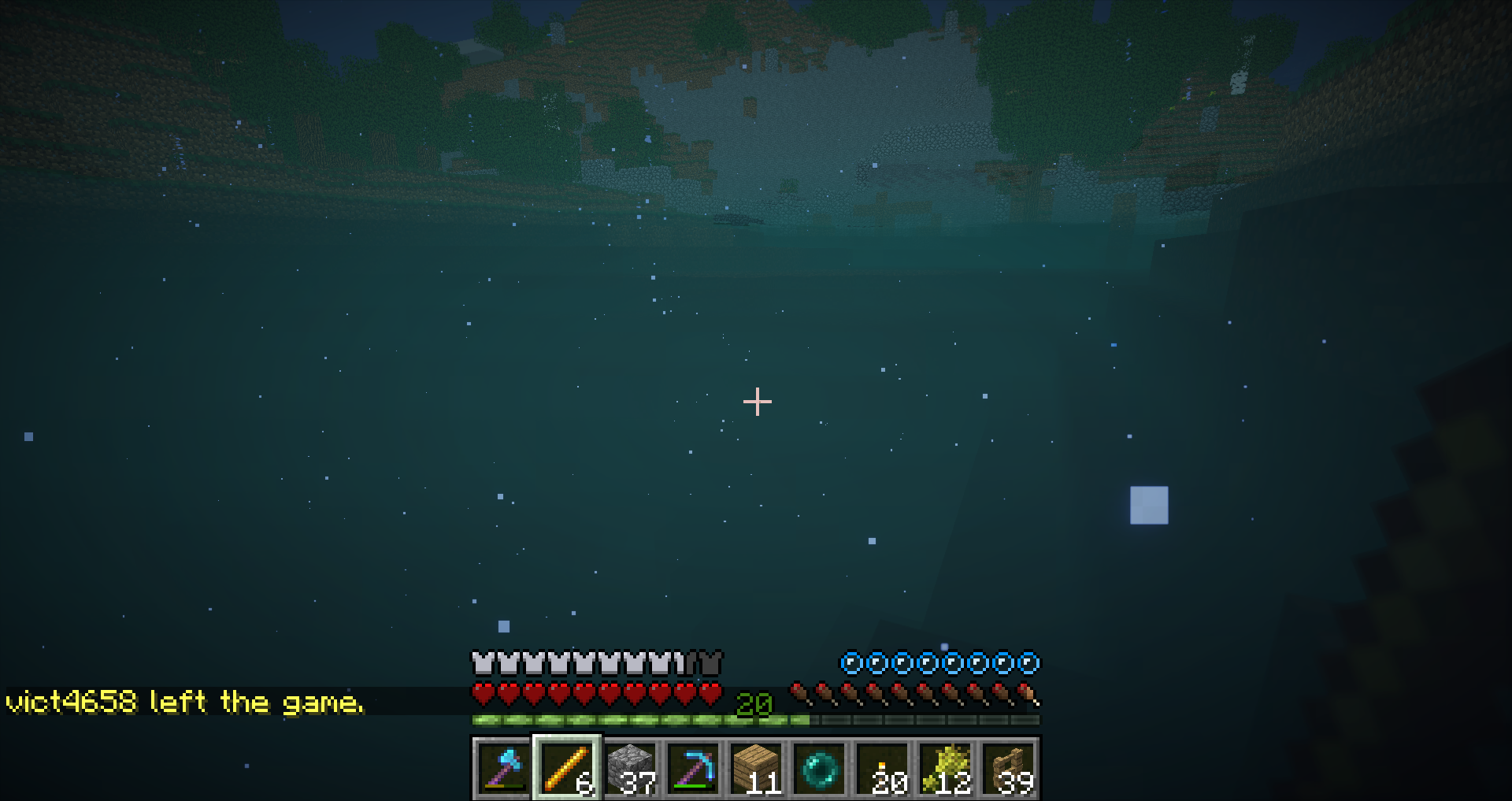Pick the ender pearl slot
Screen dimensions: 1512x801
[819, 768]
